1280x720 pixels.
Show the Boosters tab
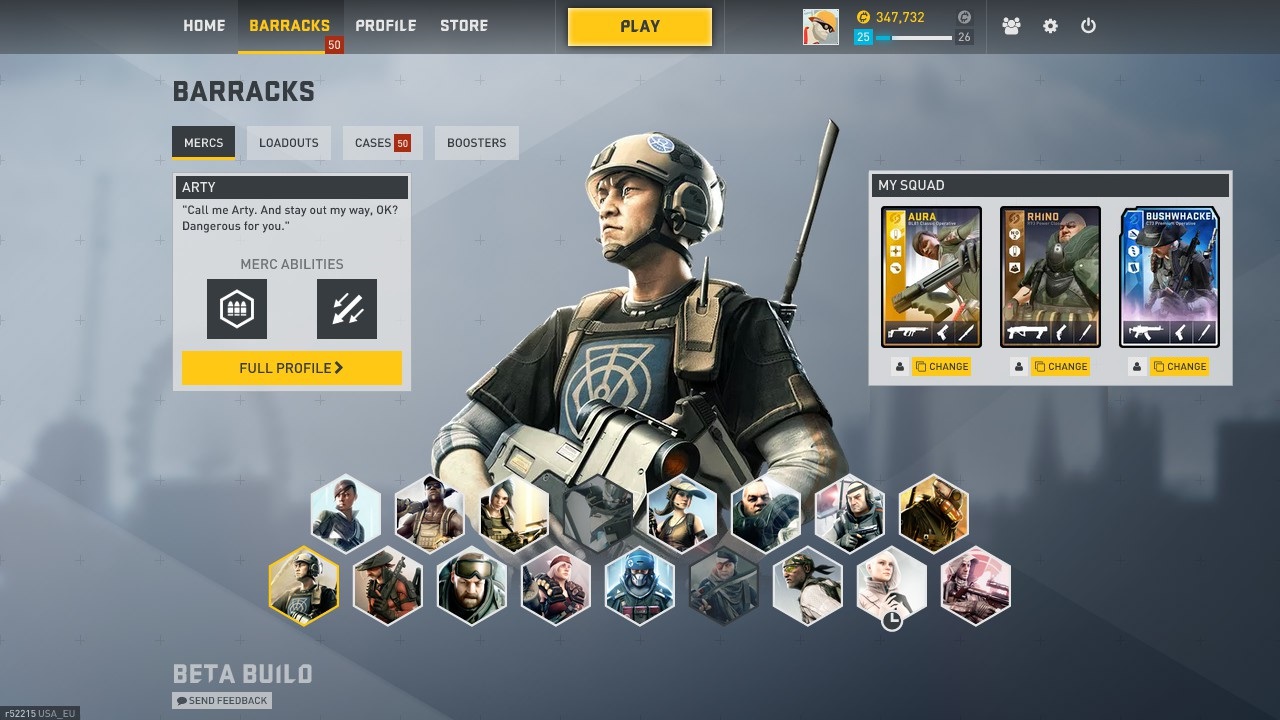click(x=476, y=143)
